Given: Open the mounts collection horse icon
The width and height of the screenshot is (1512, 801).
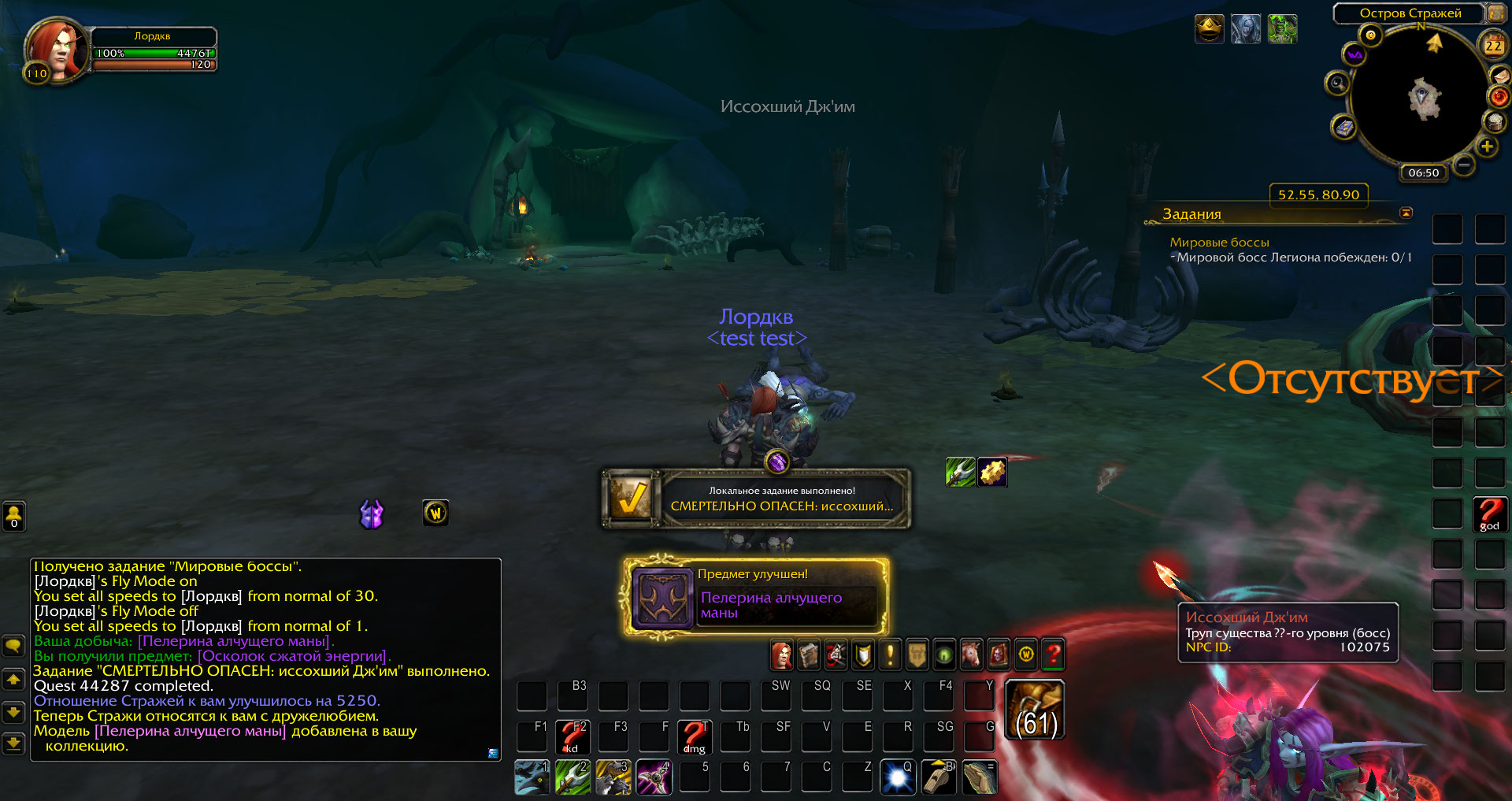Looking at the screenshot, I should click(x=971, y=655).
